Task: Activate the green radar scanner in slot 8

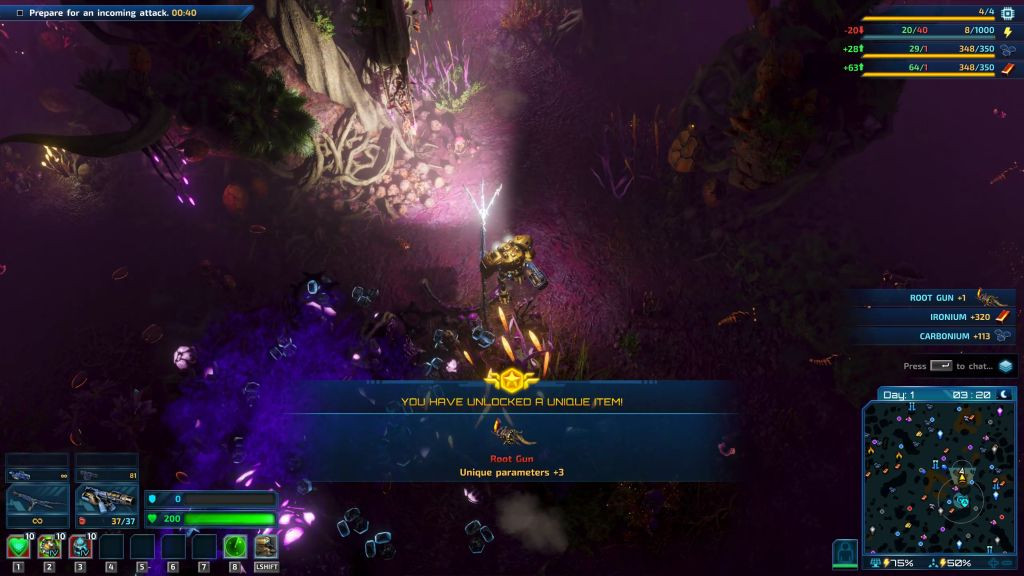Action: click(x=235, y=547)
